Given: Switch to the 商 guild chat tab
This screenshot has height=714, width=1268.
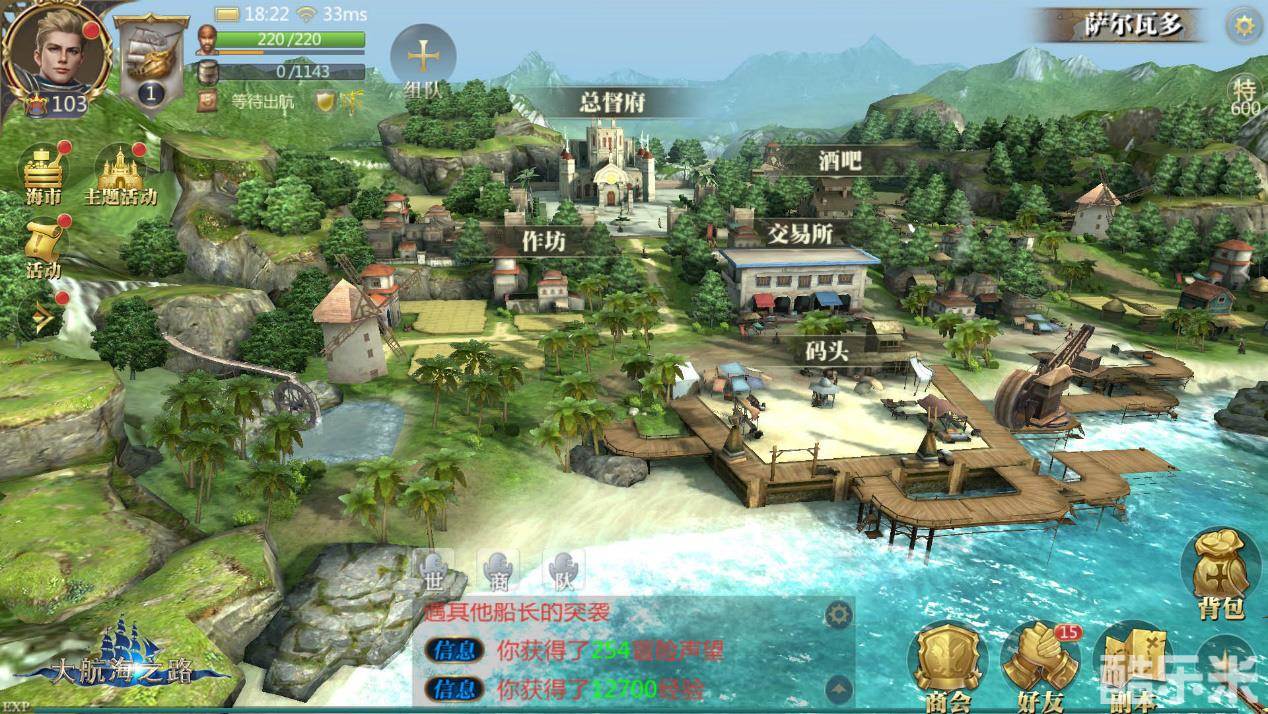Looking at the screenshot, I should (497, 571).
